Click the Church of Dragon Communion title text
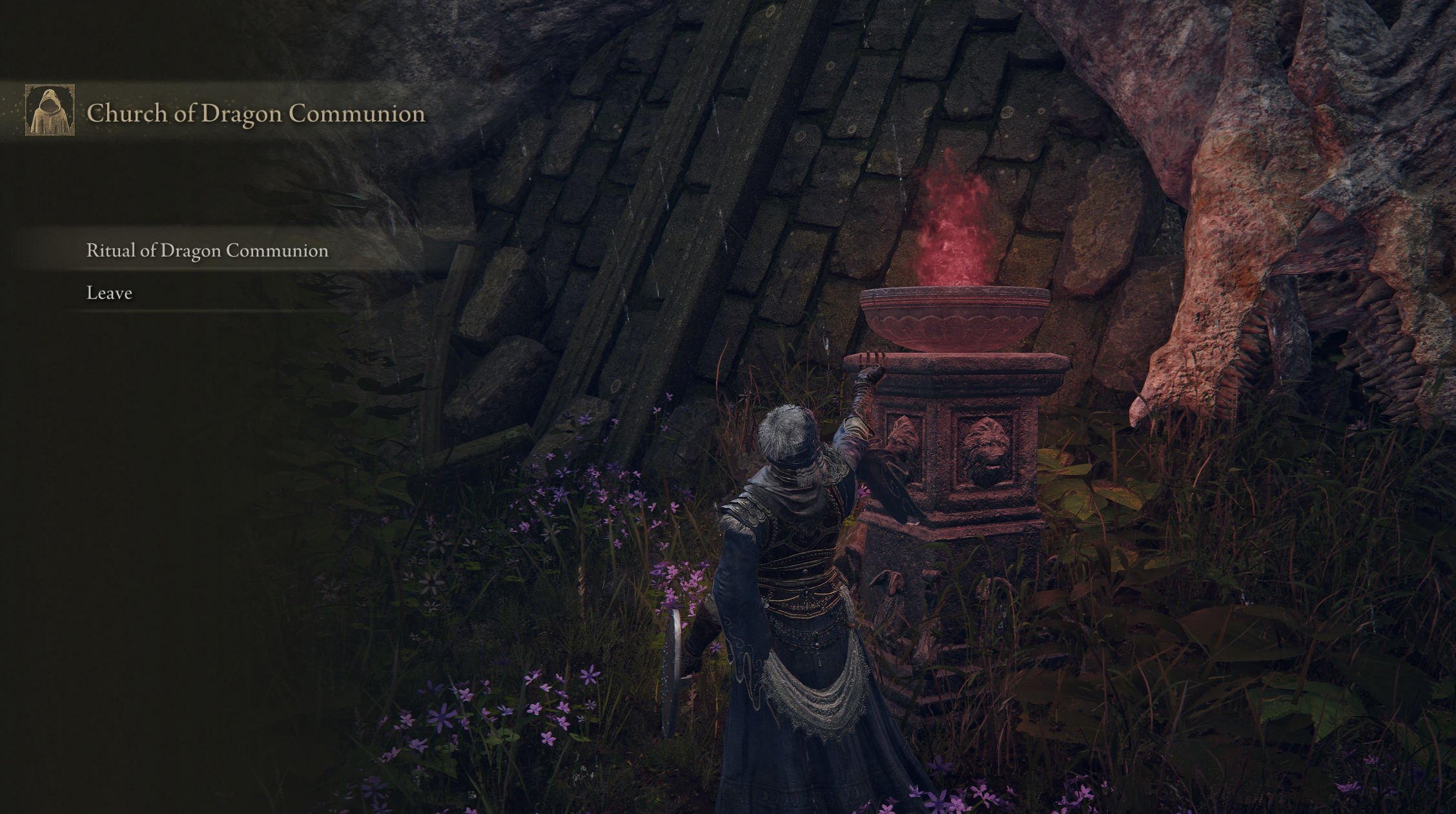 click(255, 114)
